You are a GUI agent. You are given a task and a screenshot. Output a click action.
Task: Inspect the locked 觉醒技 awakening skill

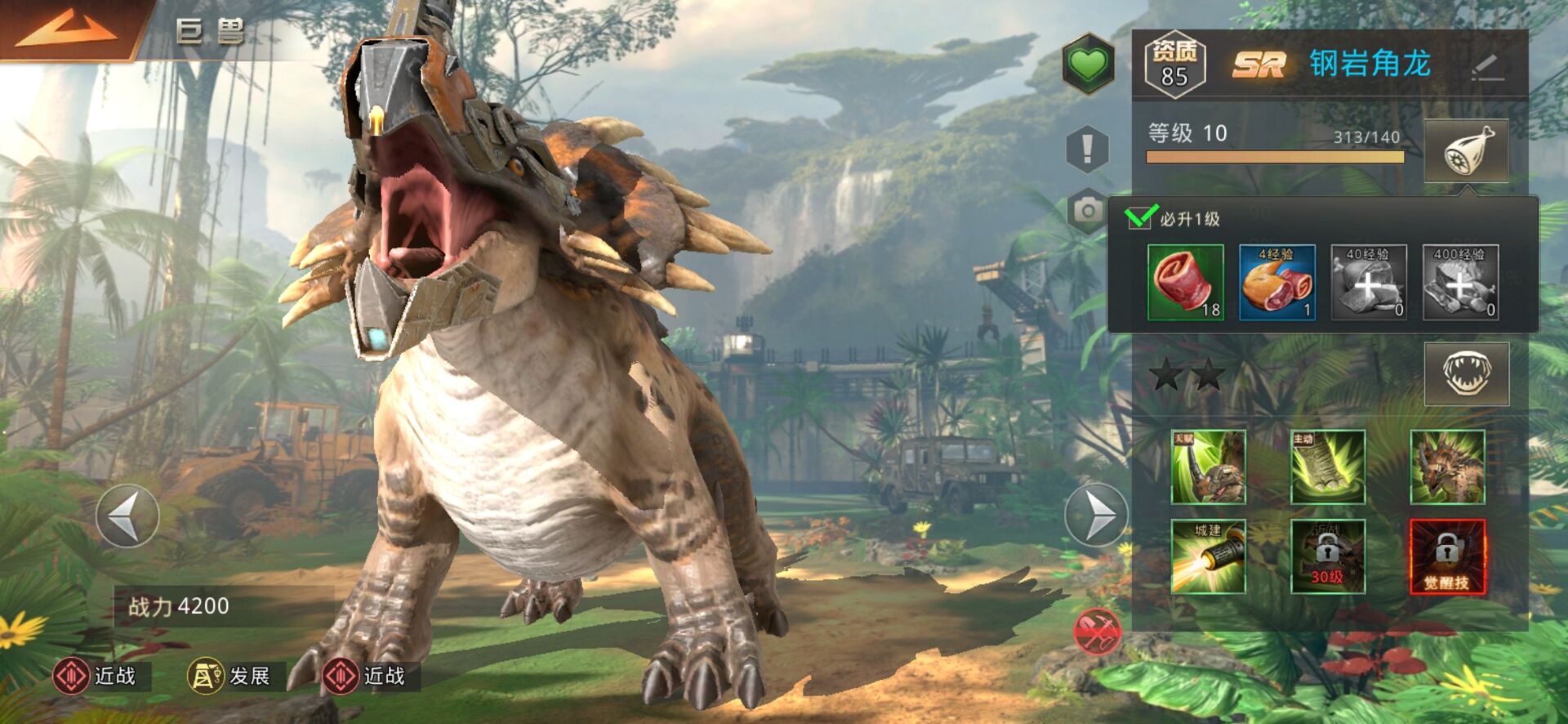[1447, 556]
